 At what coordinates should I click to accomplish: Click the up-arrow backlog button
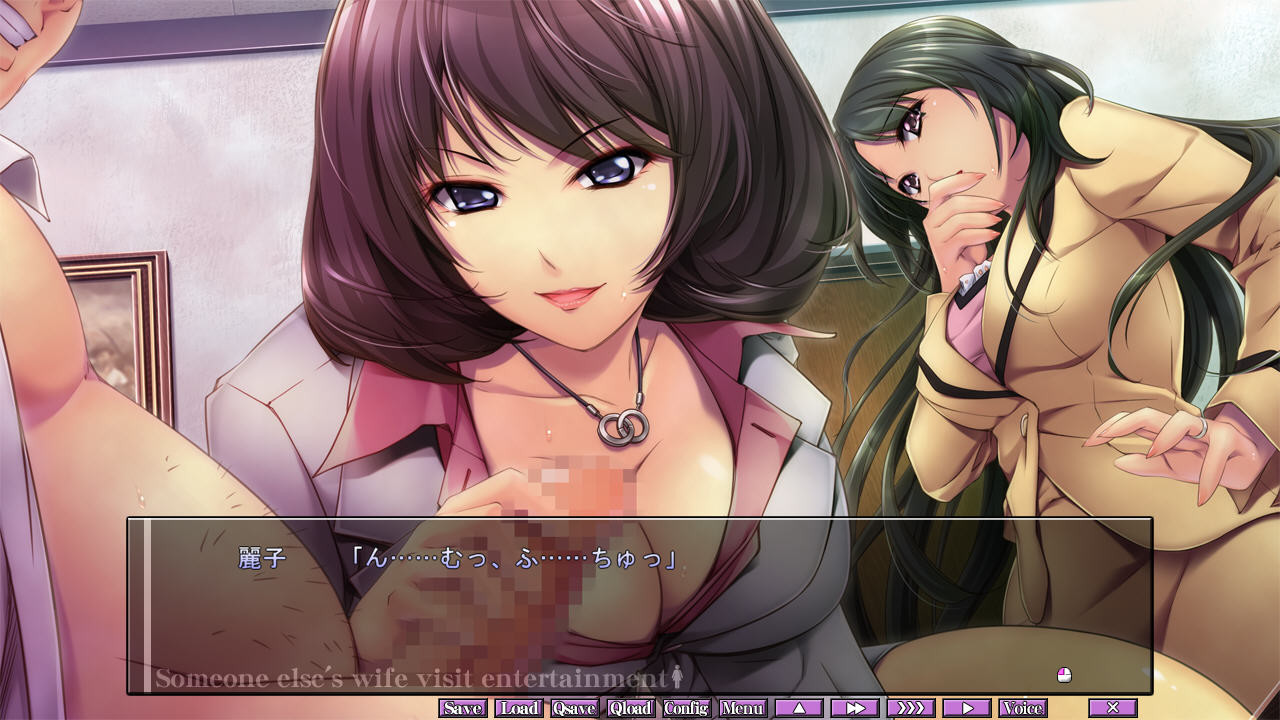(799, 708)
